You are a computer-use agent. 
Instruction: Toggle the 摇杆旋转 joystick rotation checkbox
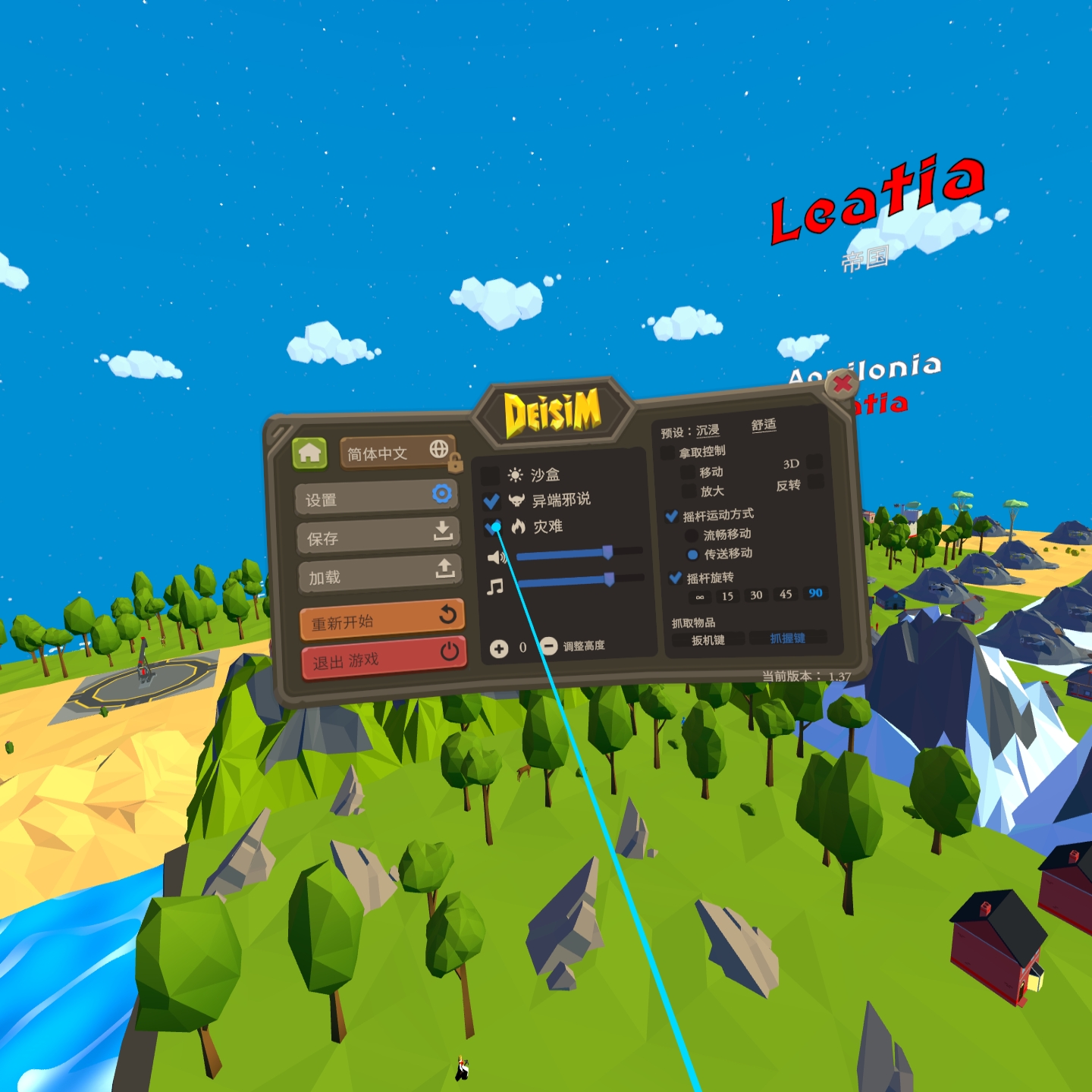pos(675,579)
